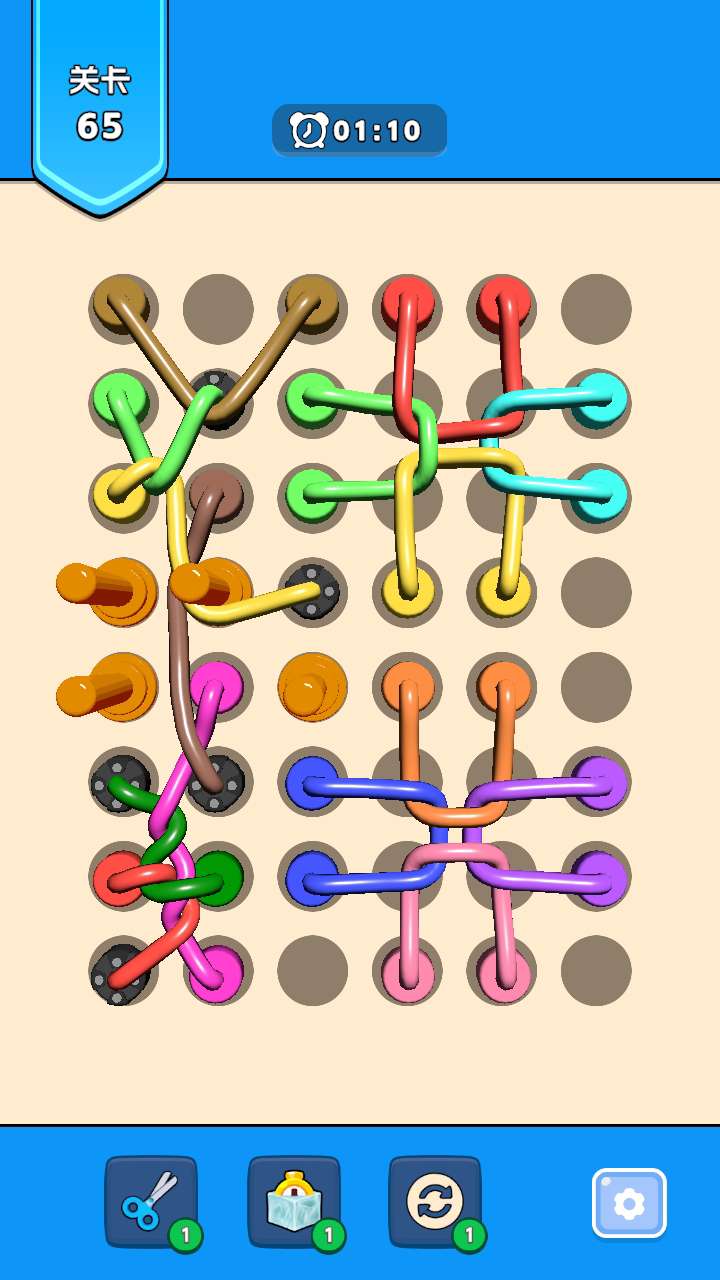
Task: Use the scissors cut booster
Action: coord(150,1201)
